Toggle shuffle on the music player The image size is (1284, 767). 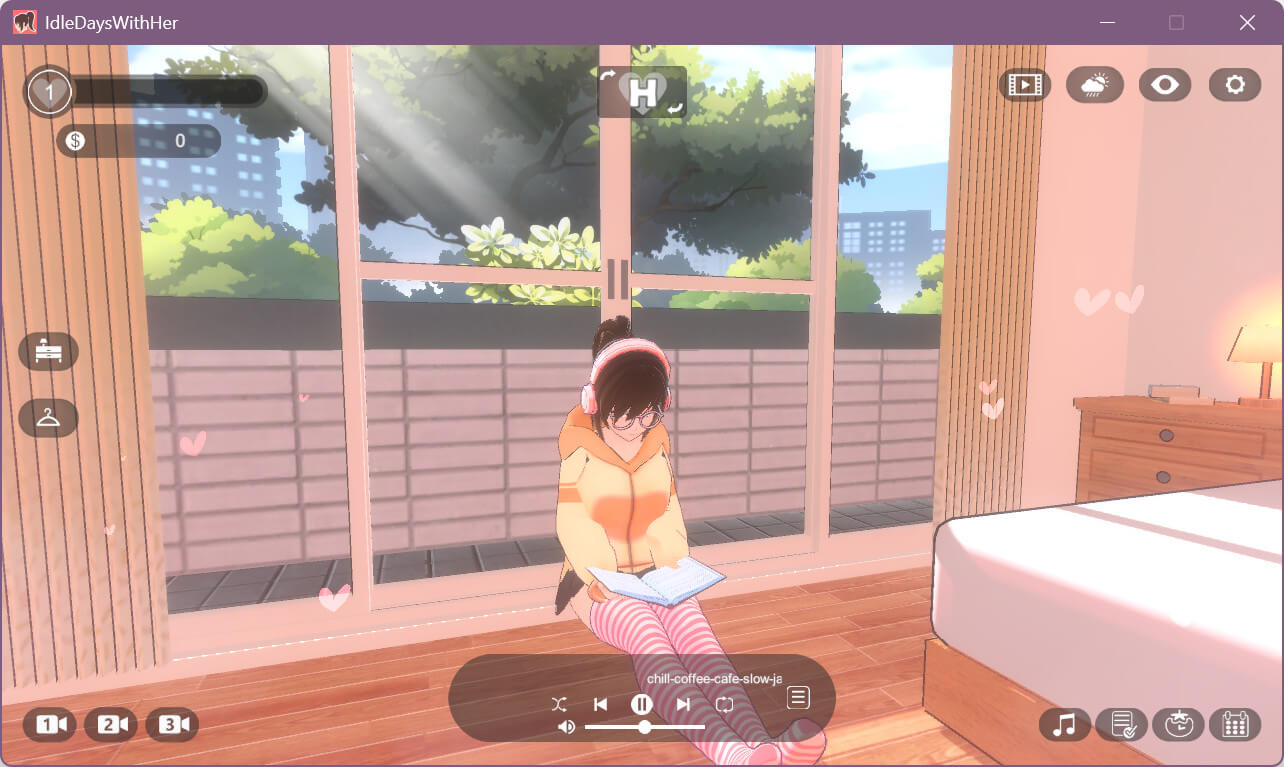click(559, 704)
